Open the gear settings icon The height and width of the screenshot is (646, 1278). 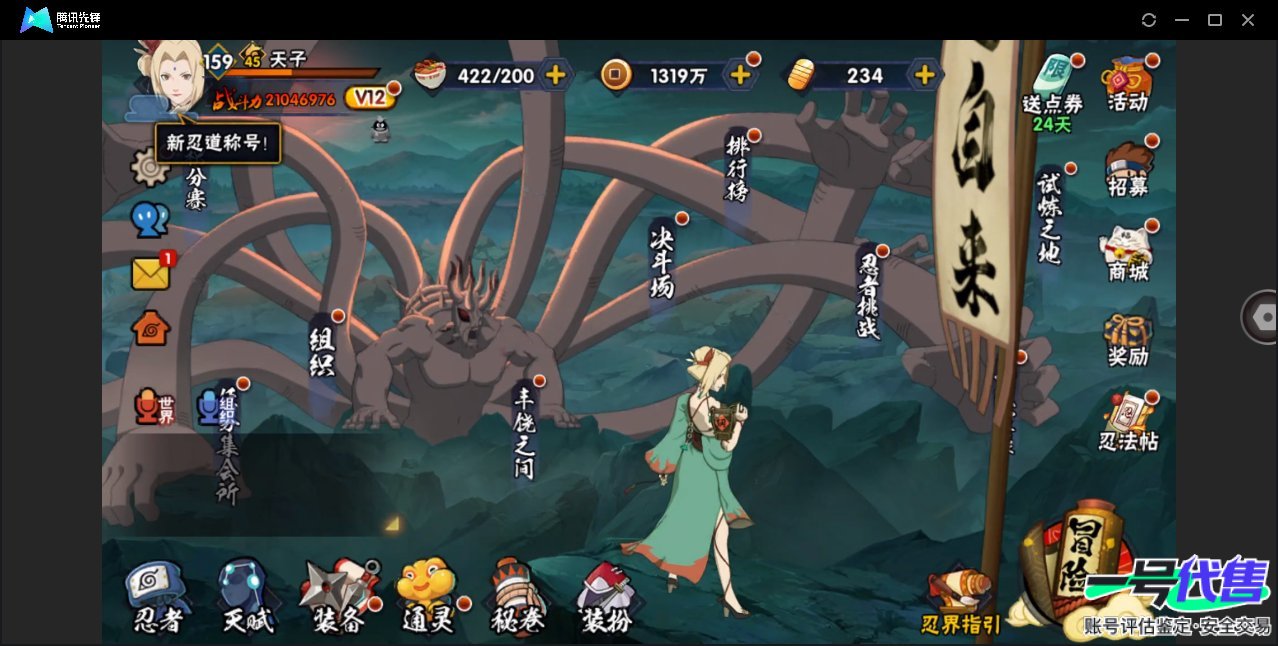coord(149,167)
